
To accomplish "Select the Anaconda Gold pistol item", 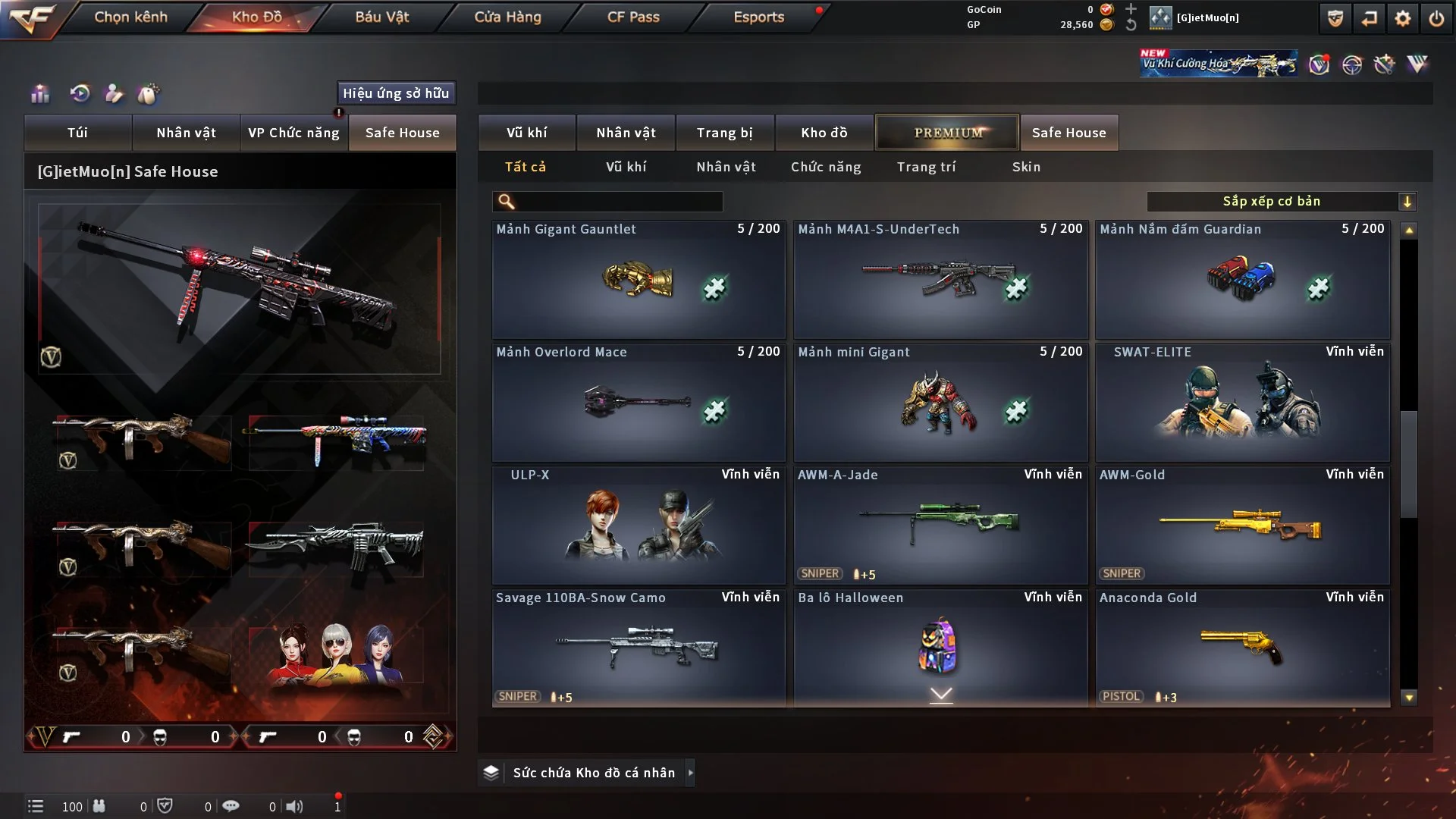I will click(x=1242, y=648).
